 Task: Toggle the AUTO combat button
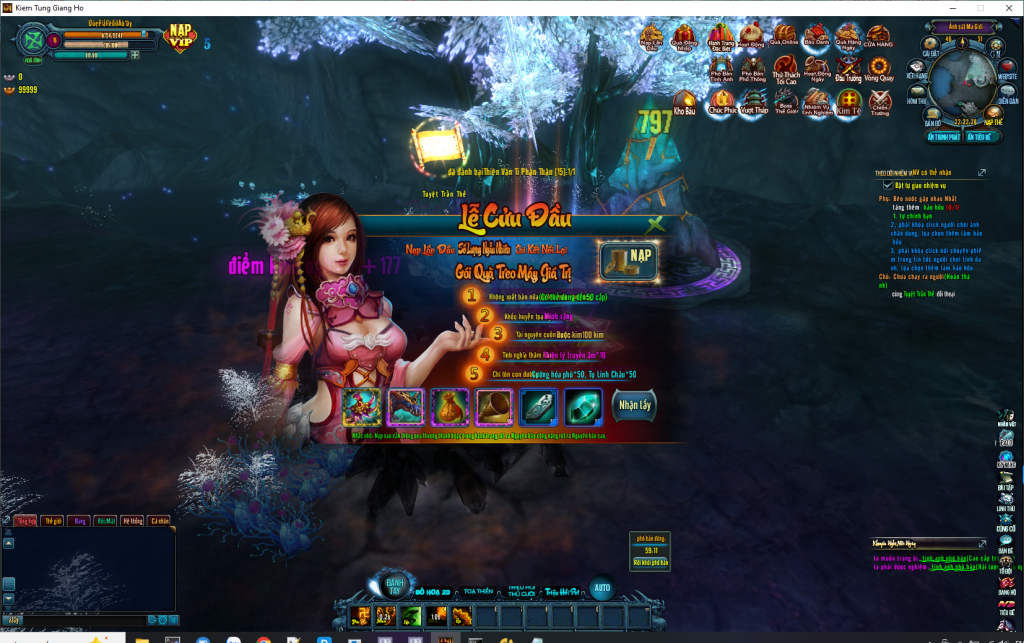tap(601, 587)
